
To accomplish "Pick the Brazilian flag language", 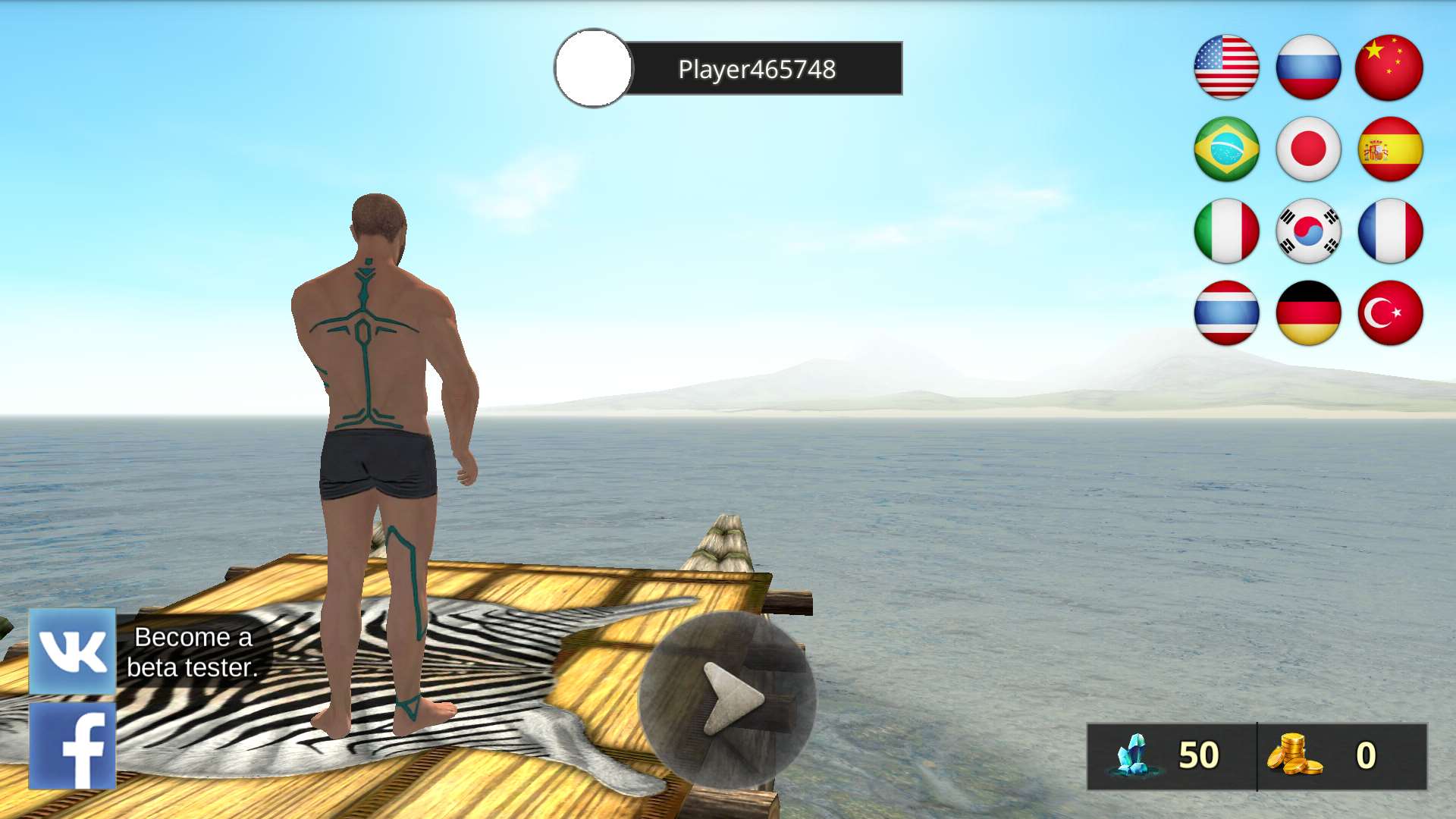I will click(1226, 149).
